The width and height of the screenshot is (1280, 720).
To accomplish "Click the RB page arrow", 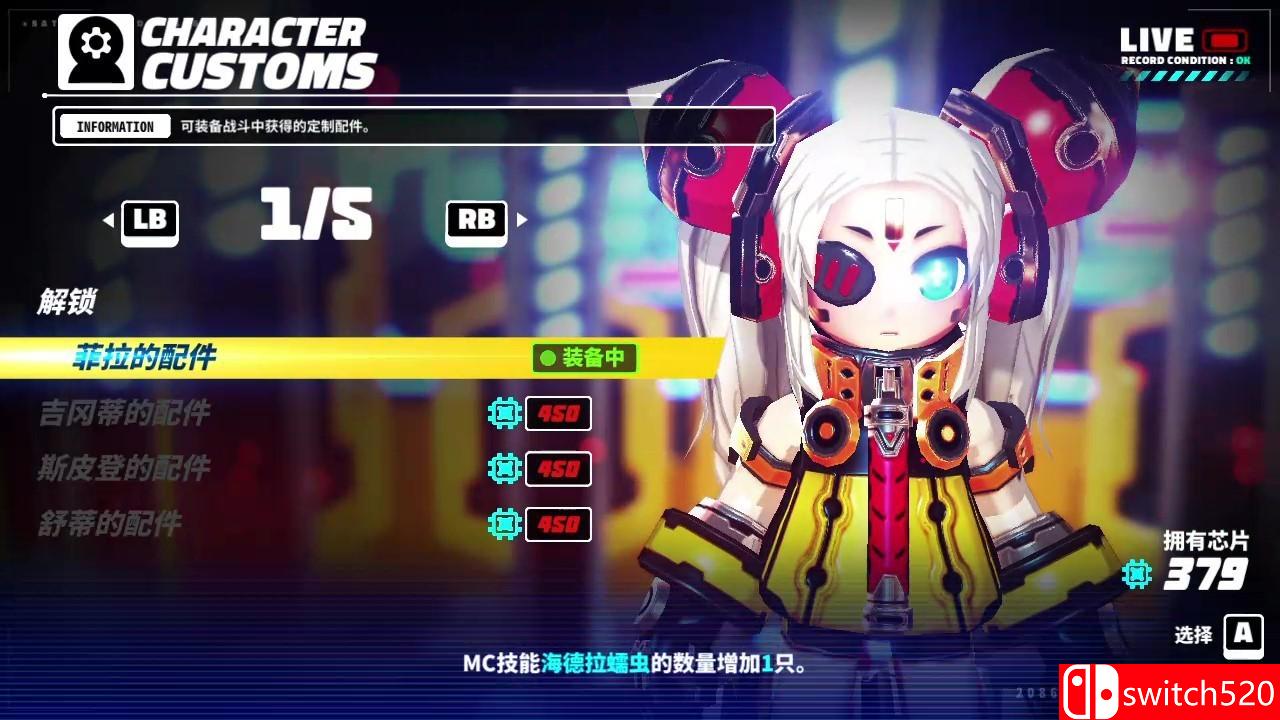I will pyautogui.click(x=475, y=220).
